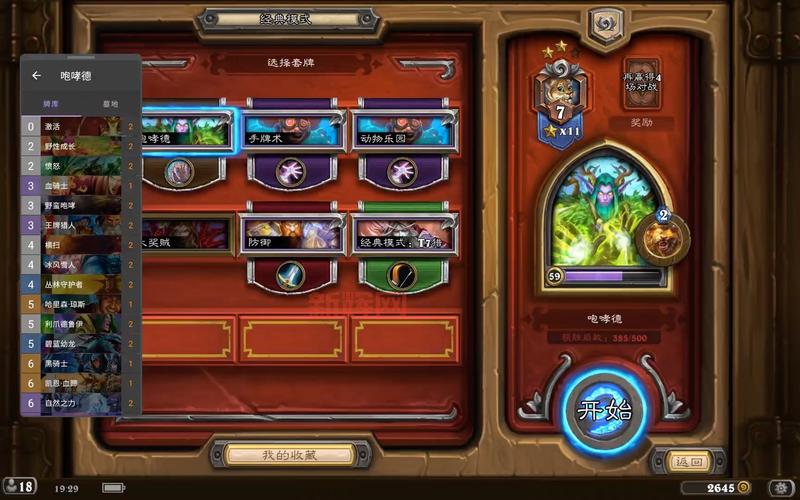Select the 野性成长 card row
The width and height of the screenshot is (800, 500).
pos(80,147)
